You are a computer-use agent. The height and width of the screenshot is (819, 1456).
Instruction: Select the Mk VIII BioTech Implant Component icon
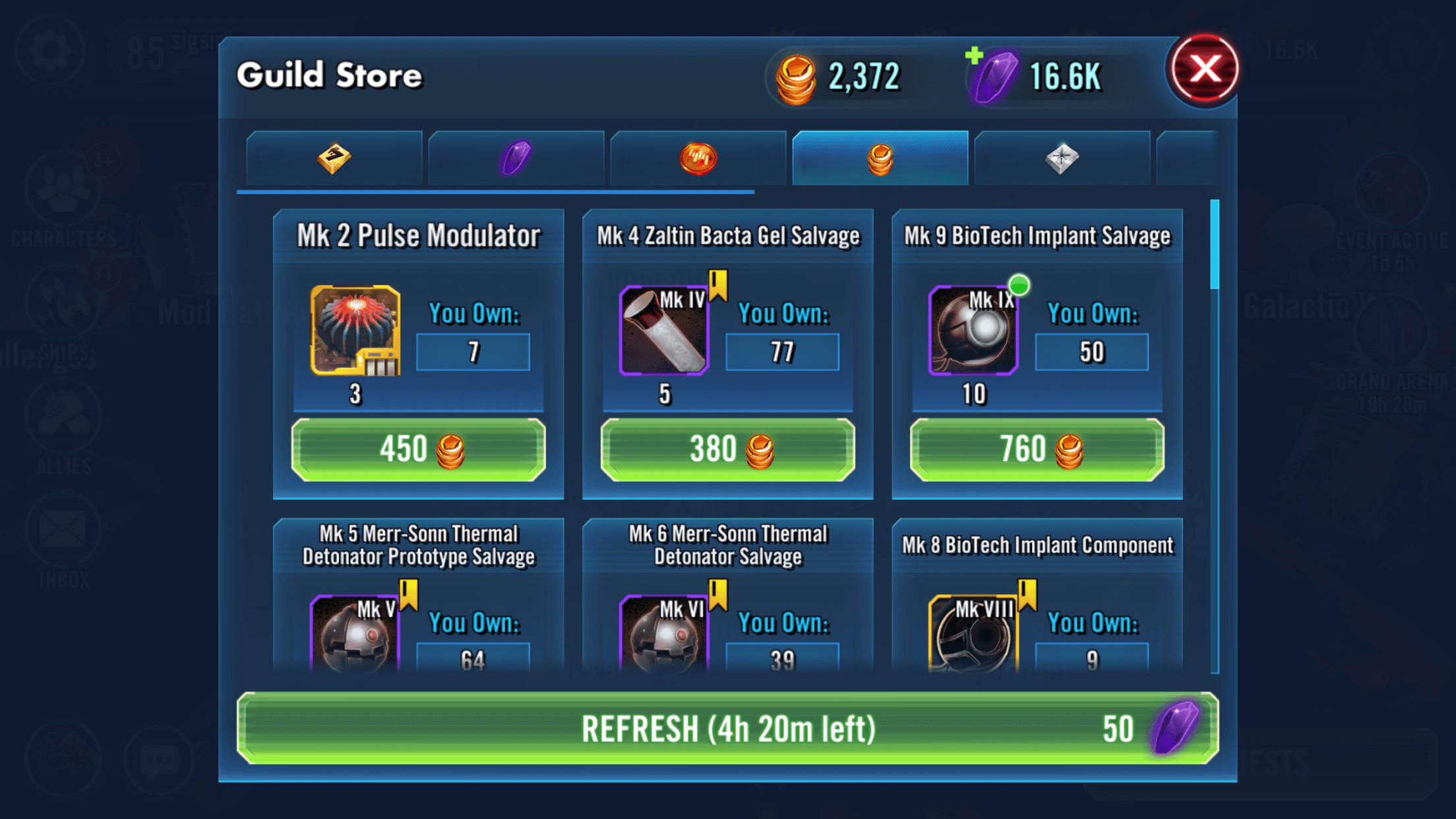tap(973, 634)
